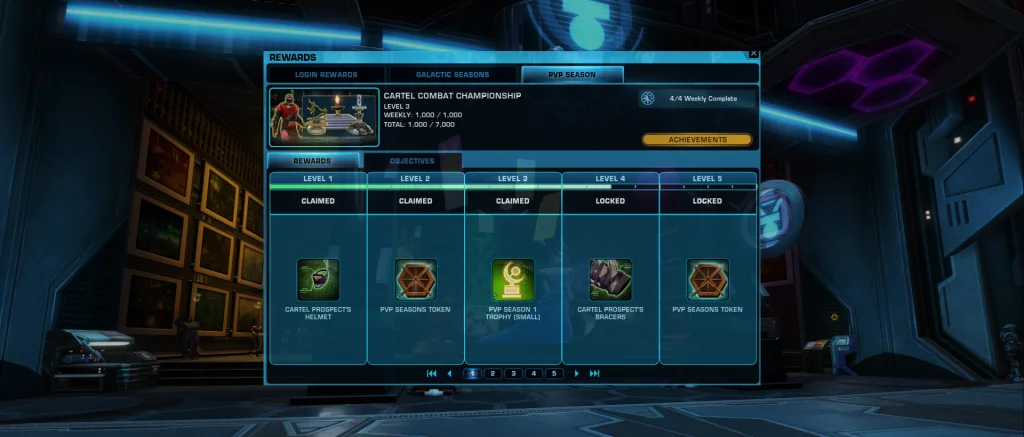
Task: Jump to rewards page 4
Action: (534, 373)
